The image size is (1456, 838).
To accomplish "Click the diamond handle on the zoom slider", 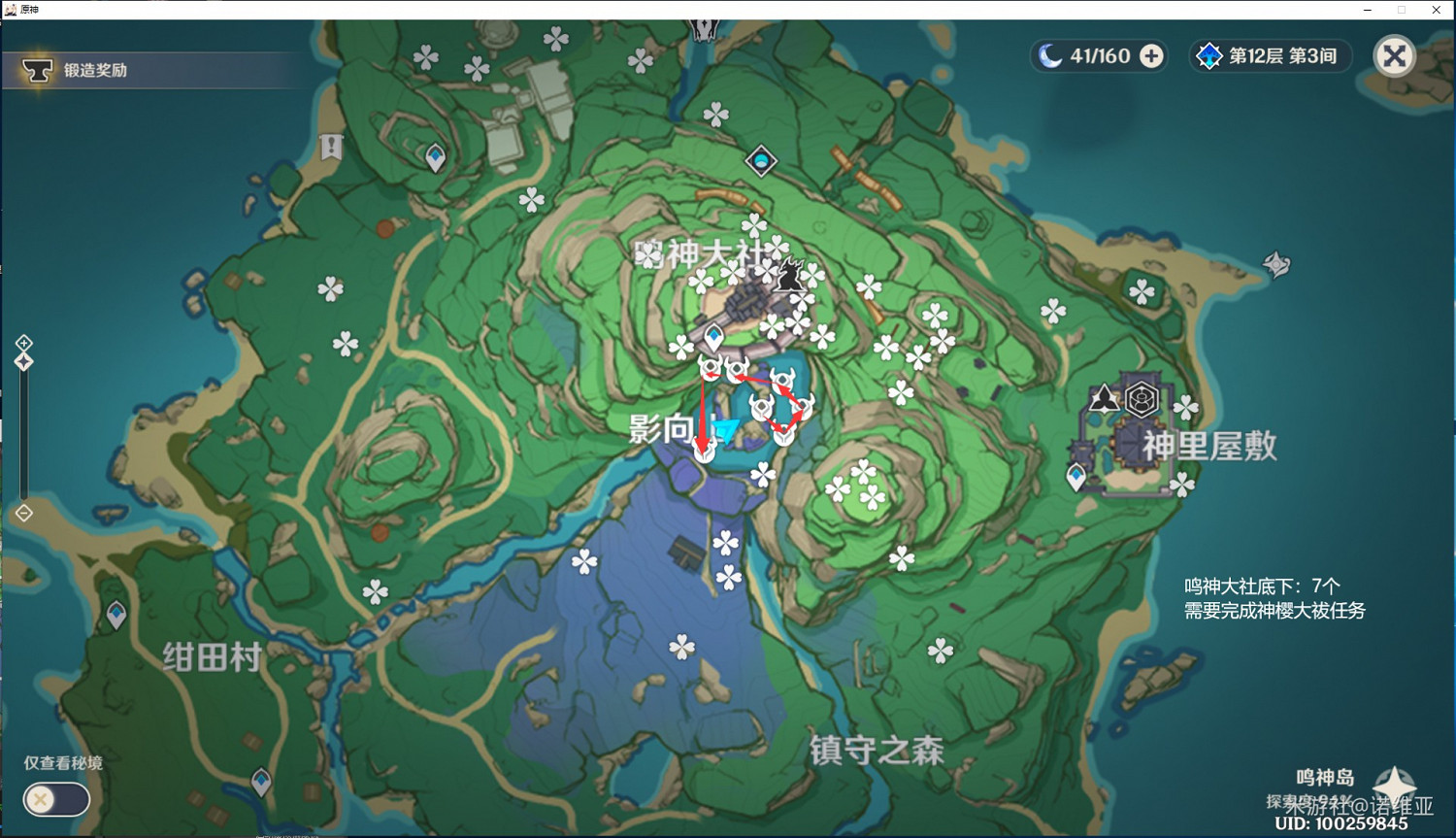I will tap(22, 360).
